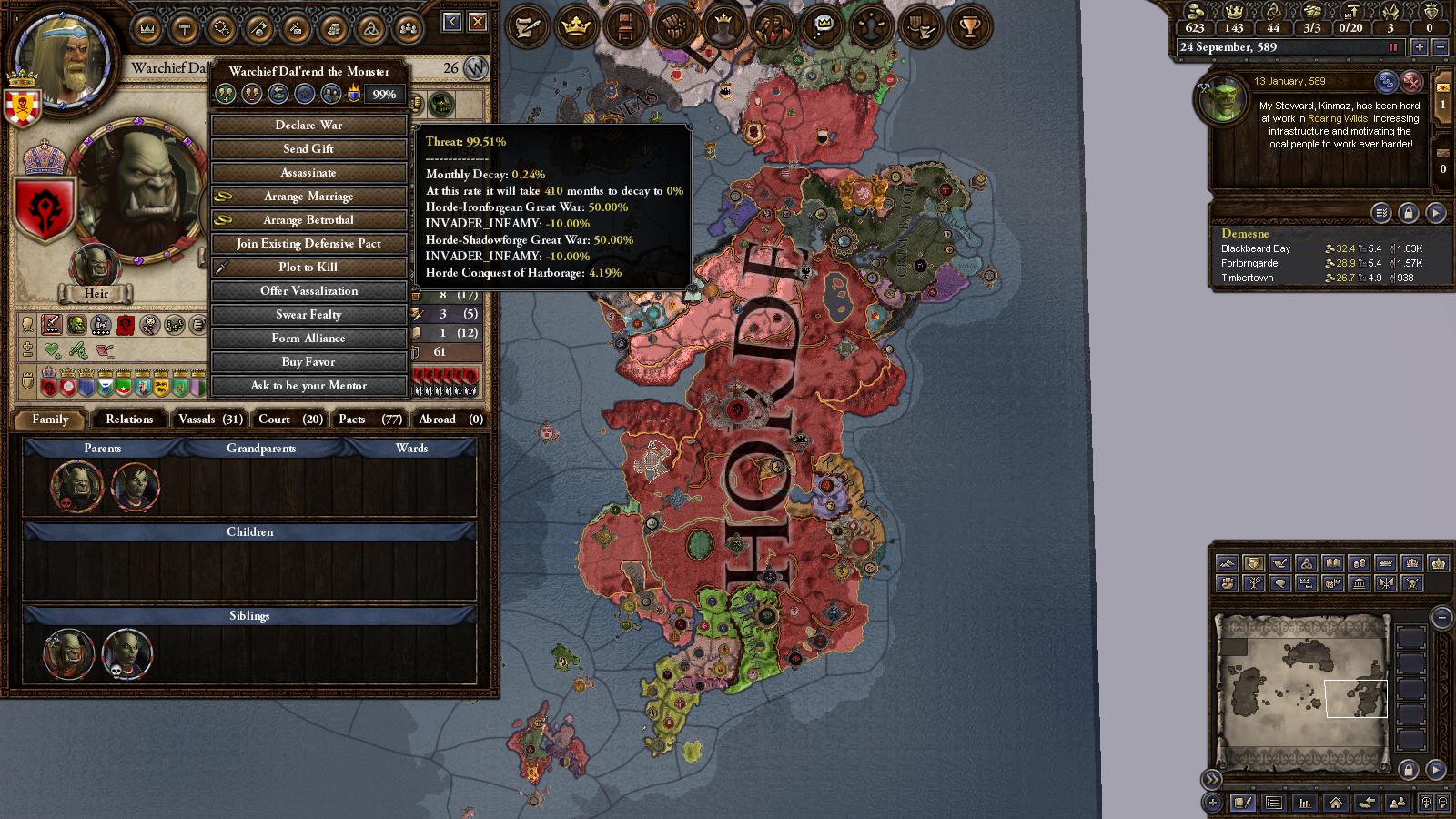Switch to economy map mode coins icon

click(1359, 562)
